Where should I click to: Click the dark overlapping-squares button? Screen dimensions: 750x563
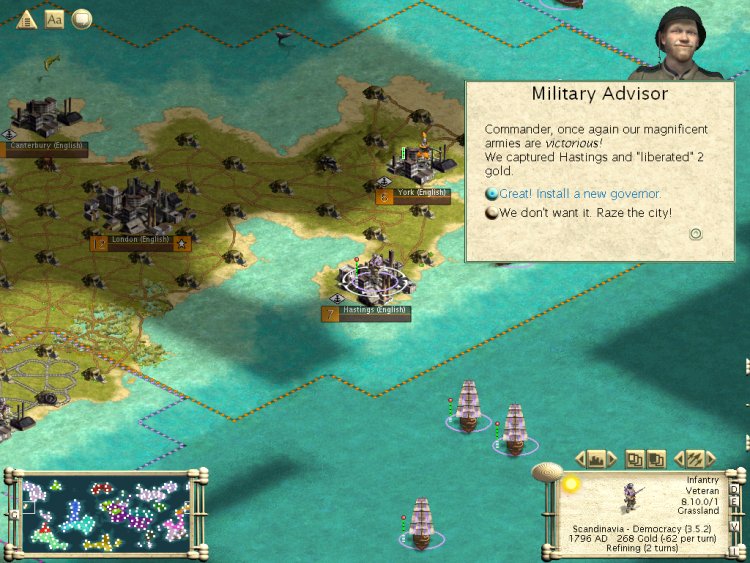pyautogui.click(x=655, y=459)
